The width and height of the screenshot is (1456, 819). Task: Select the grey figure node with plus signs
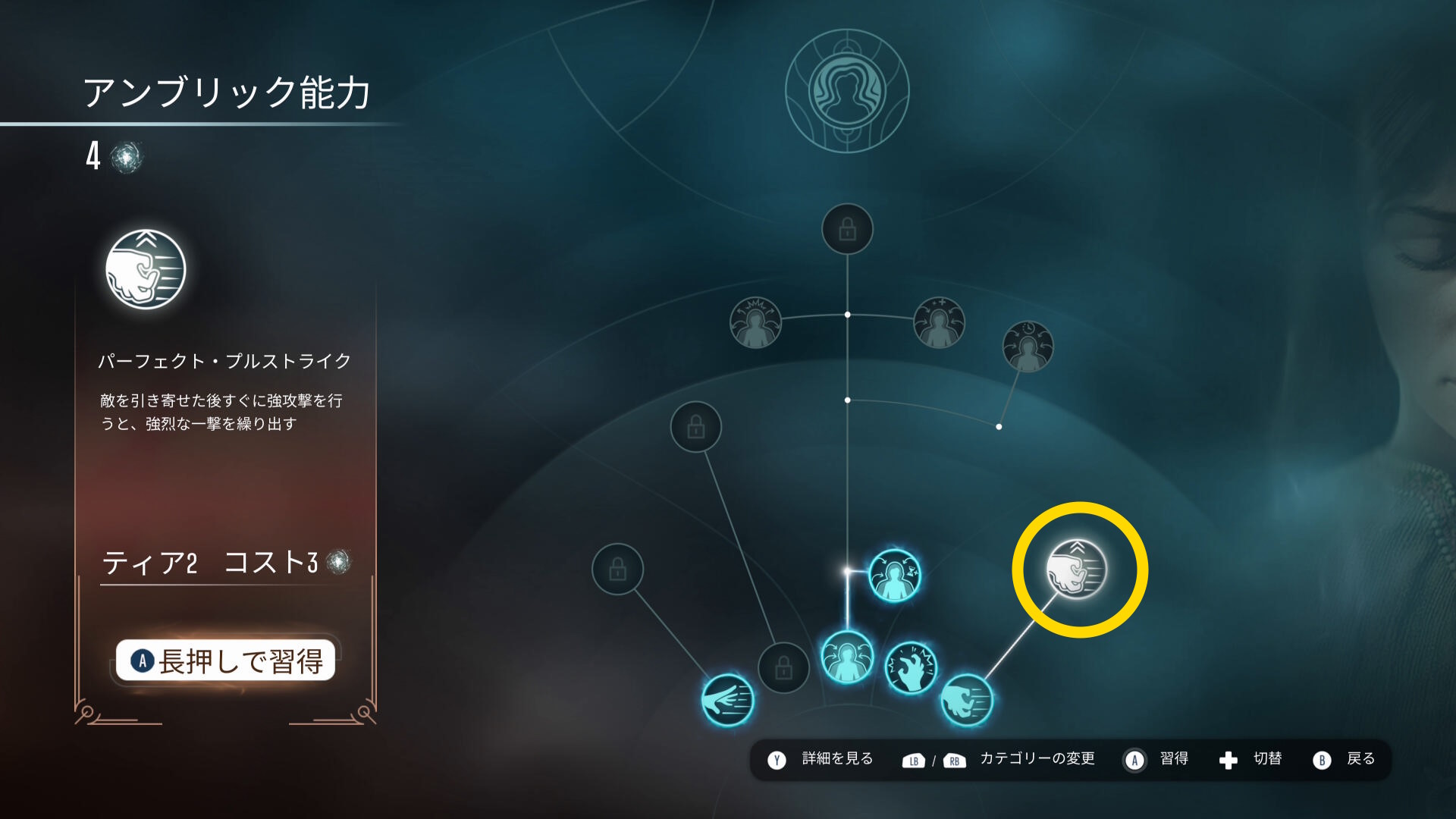939,322
